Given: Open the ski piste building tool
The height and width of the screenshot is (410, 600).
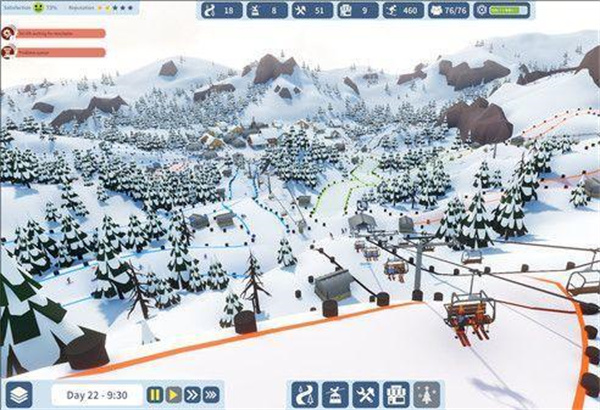Looking at the screenshot, I should [307, 394].
